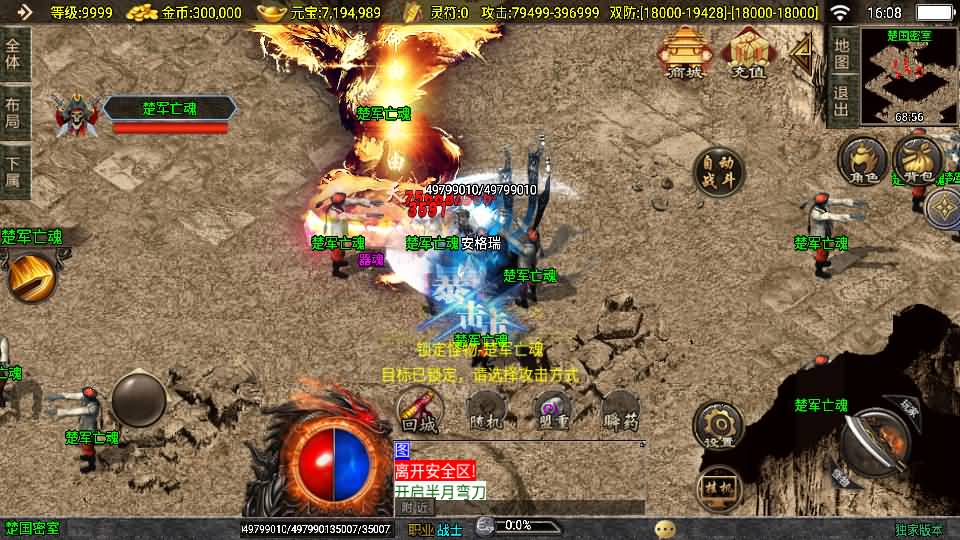
Task: Select the 退出 exit tab
Action: tap(841, 103)
